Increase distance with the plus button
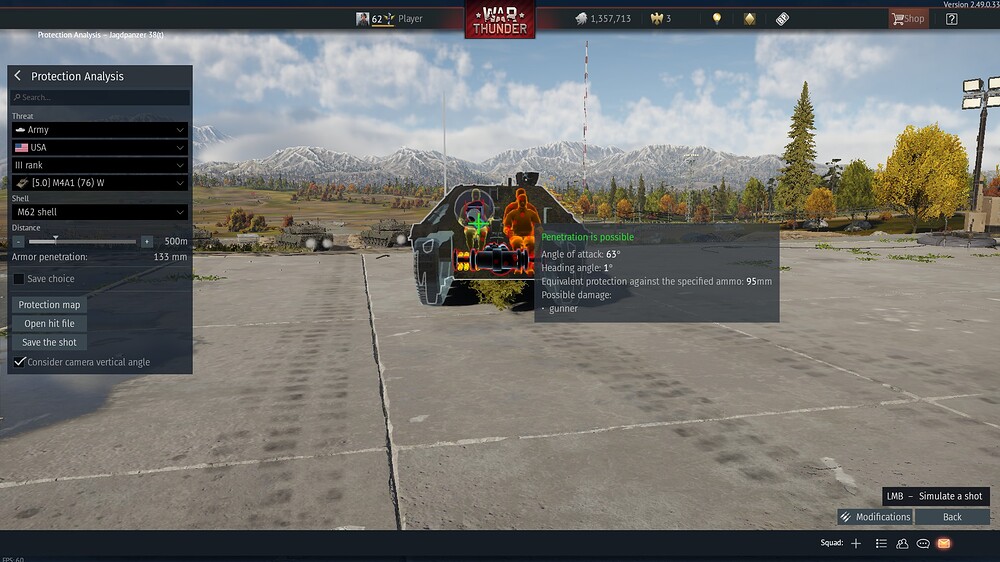 (x=147, y=241)
